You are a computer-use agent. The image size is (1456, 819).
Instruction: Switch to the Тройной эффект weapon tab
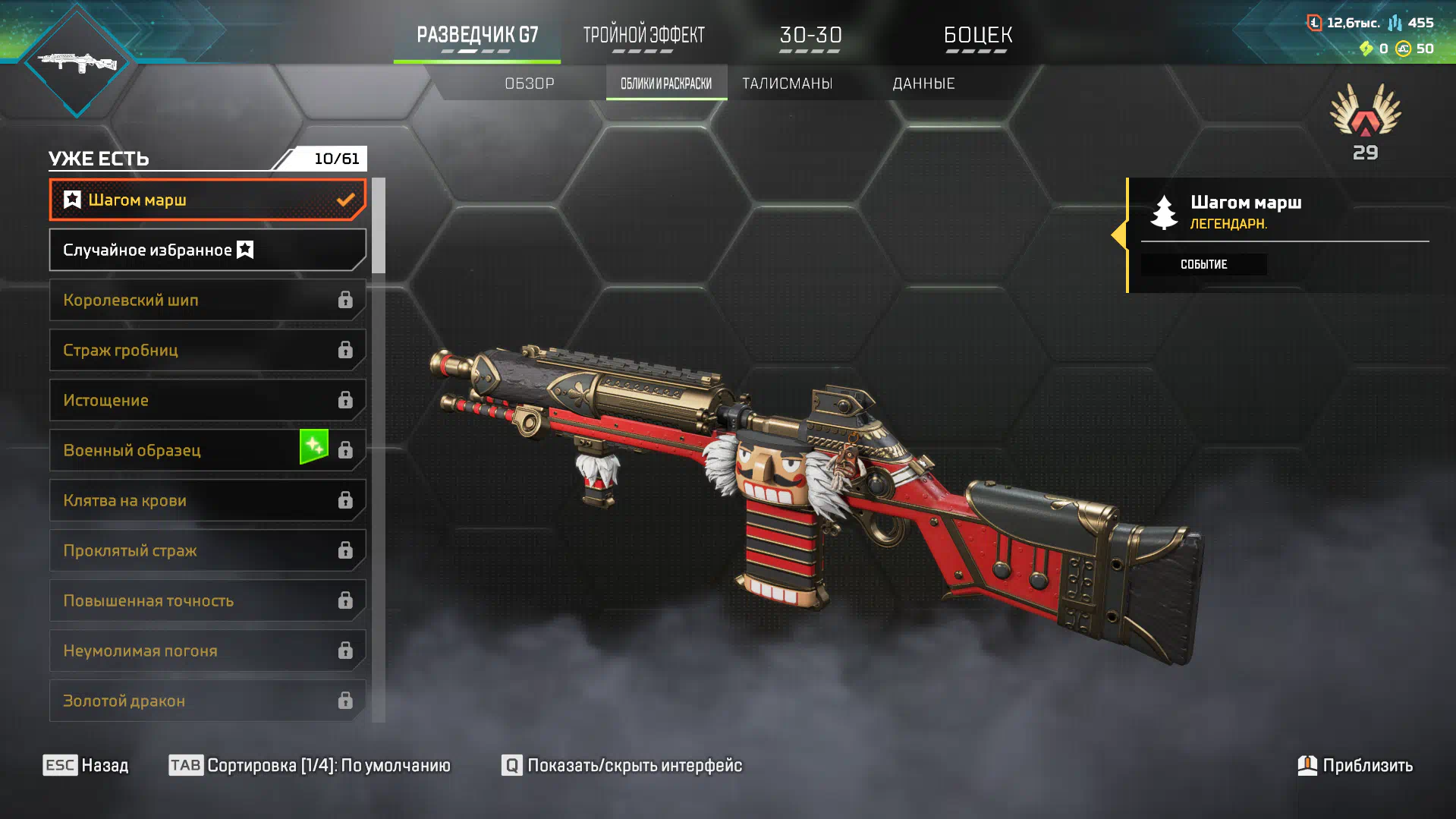643,36
